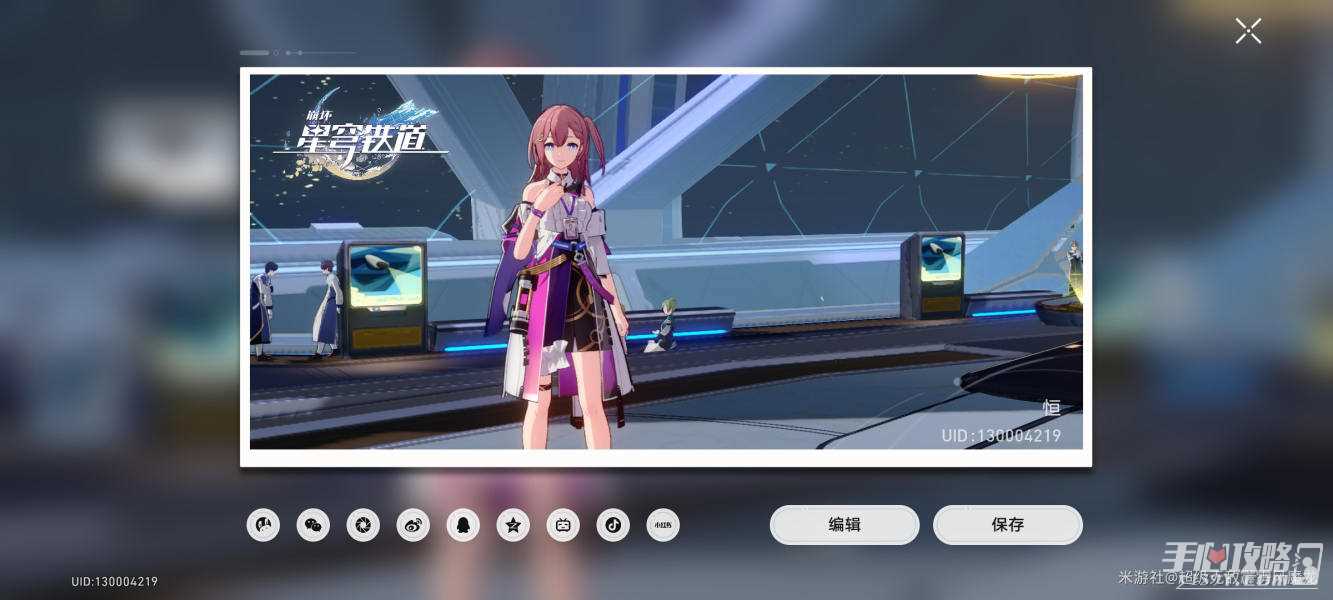Viewport: 1333px width, 600px height.
Task: Share photo to Douyin music-note icon
Action: [613, 525]
